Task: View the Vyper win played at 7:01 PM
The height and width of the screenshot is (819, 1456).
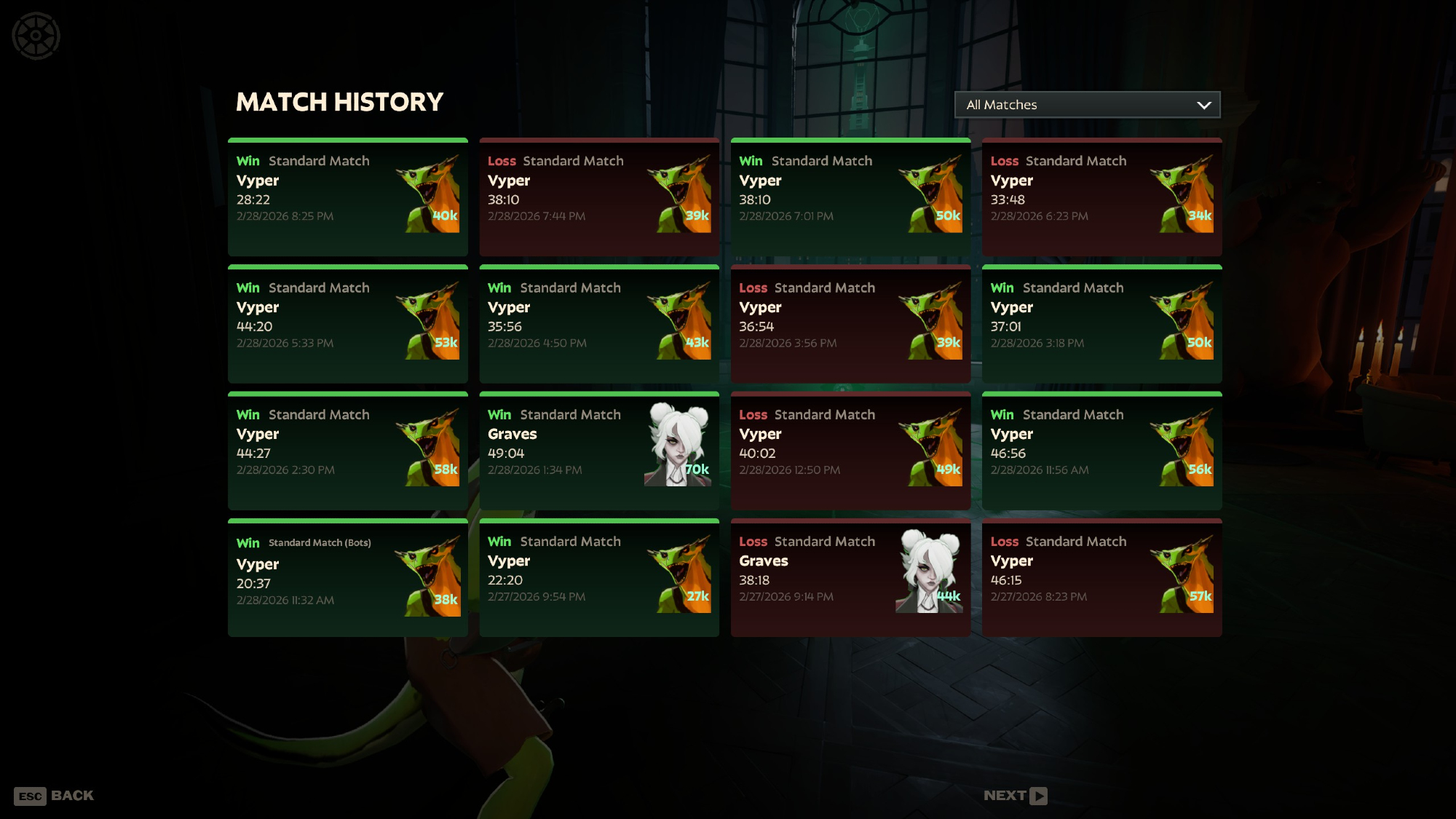Action: click(x=850, y=197)
